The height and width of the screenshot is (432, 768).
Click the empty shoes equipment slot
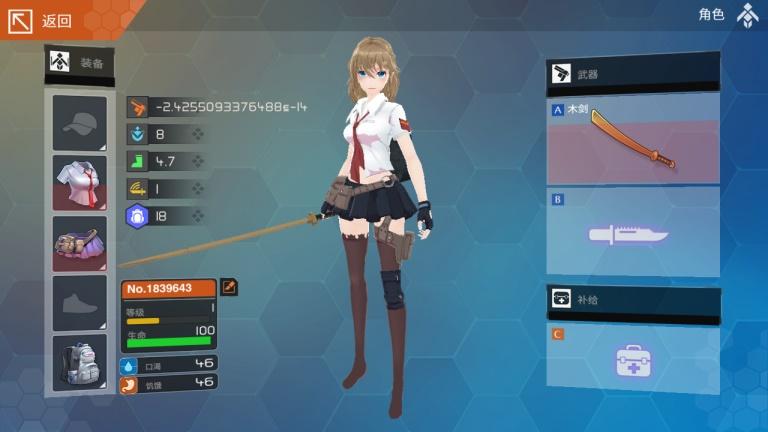79,303
